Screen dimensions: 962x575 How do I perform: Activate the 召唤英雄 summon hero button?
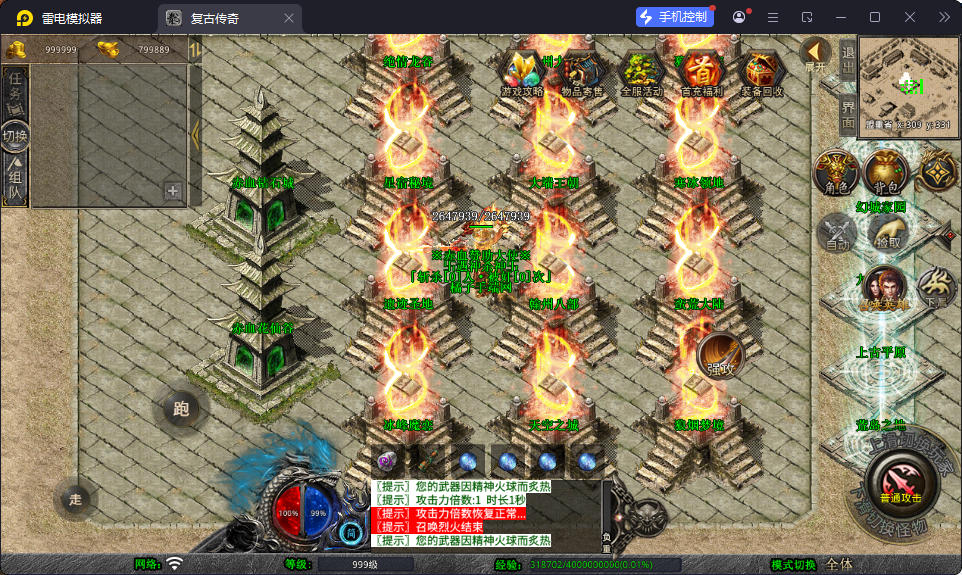pyautogui.click(x=884, y=286)
